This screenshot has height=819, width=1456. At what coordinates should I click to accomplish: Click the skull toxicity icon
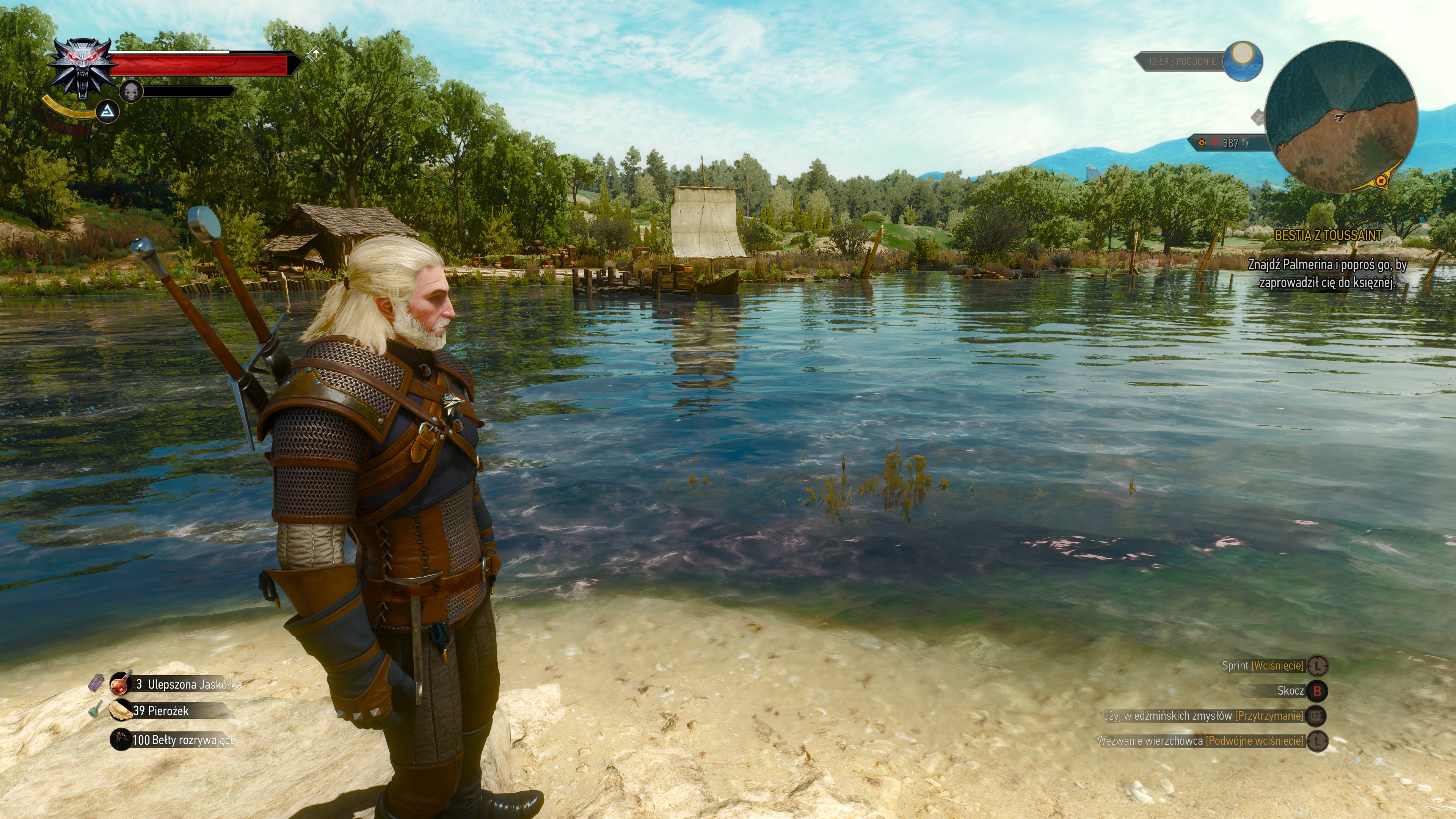(131, 91)
